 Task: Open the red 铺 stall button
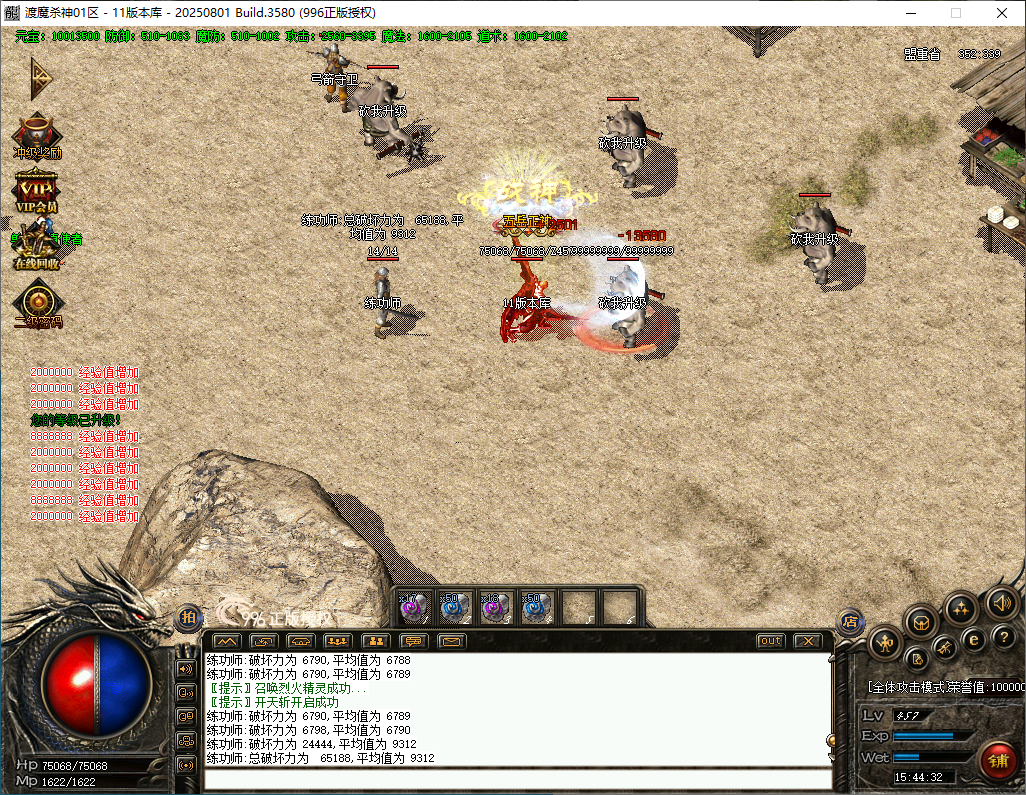pos(997,761)
